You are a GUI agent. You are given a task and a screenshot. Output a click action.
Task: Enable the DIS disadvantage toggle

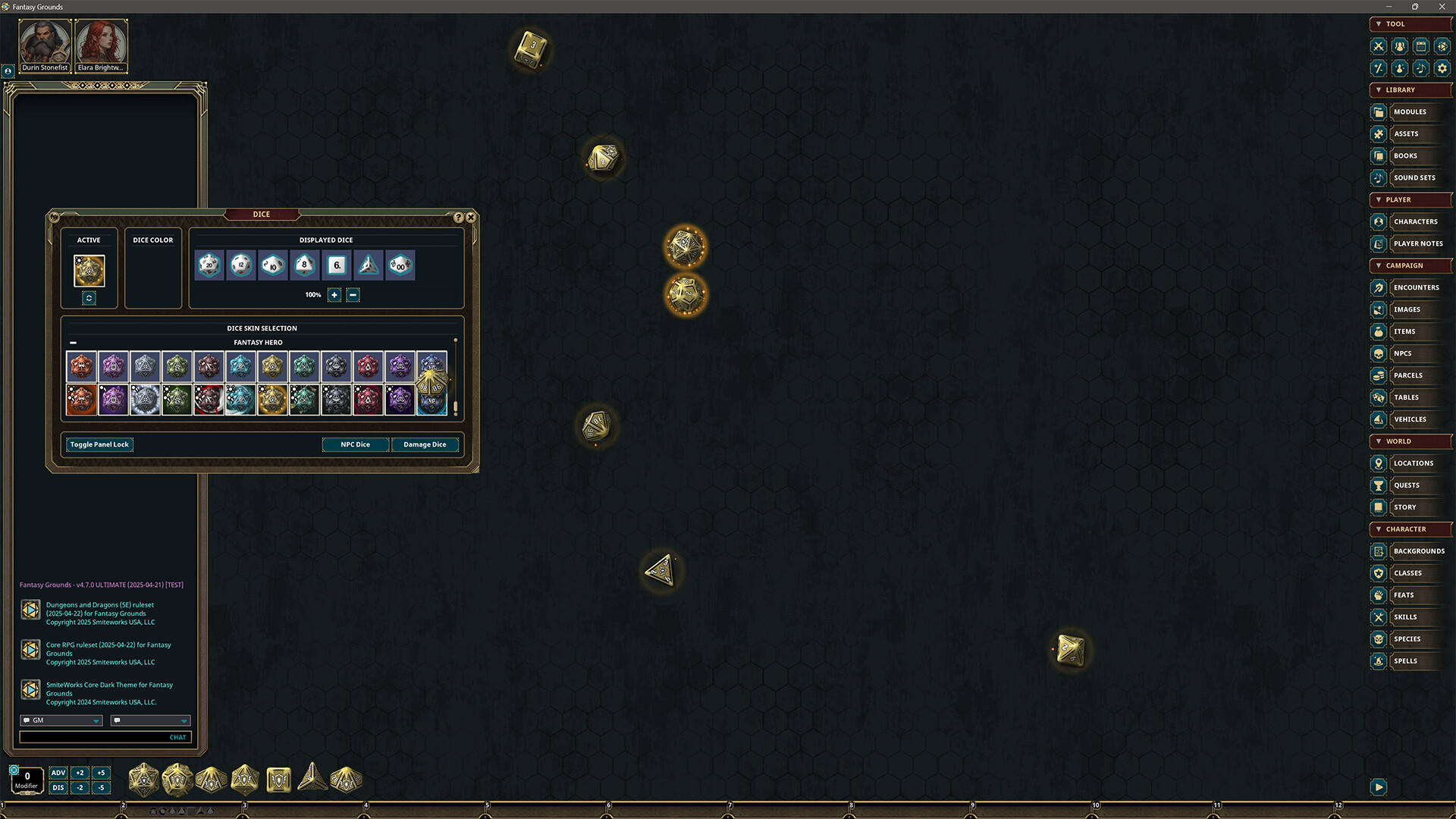(58, 787)
